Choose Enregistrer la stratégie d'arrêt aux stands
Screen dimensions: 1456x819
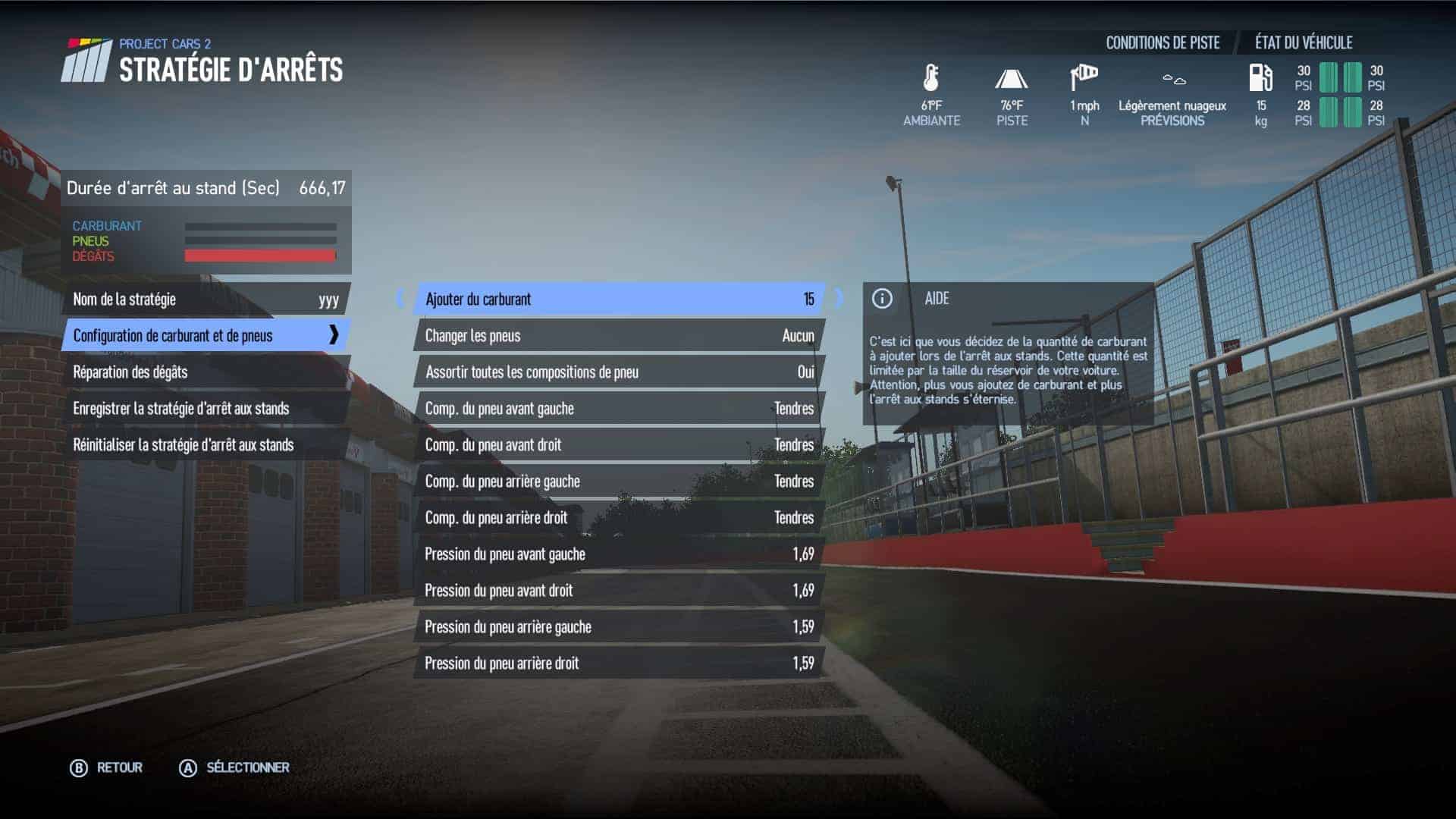click(x=205, y=409)
